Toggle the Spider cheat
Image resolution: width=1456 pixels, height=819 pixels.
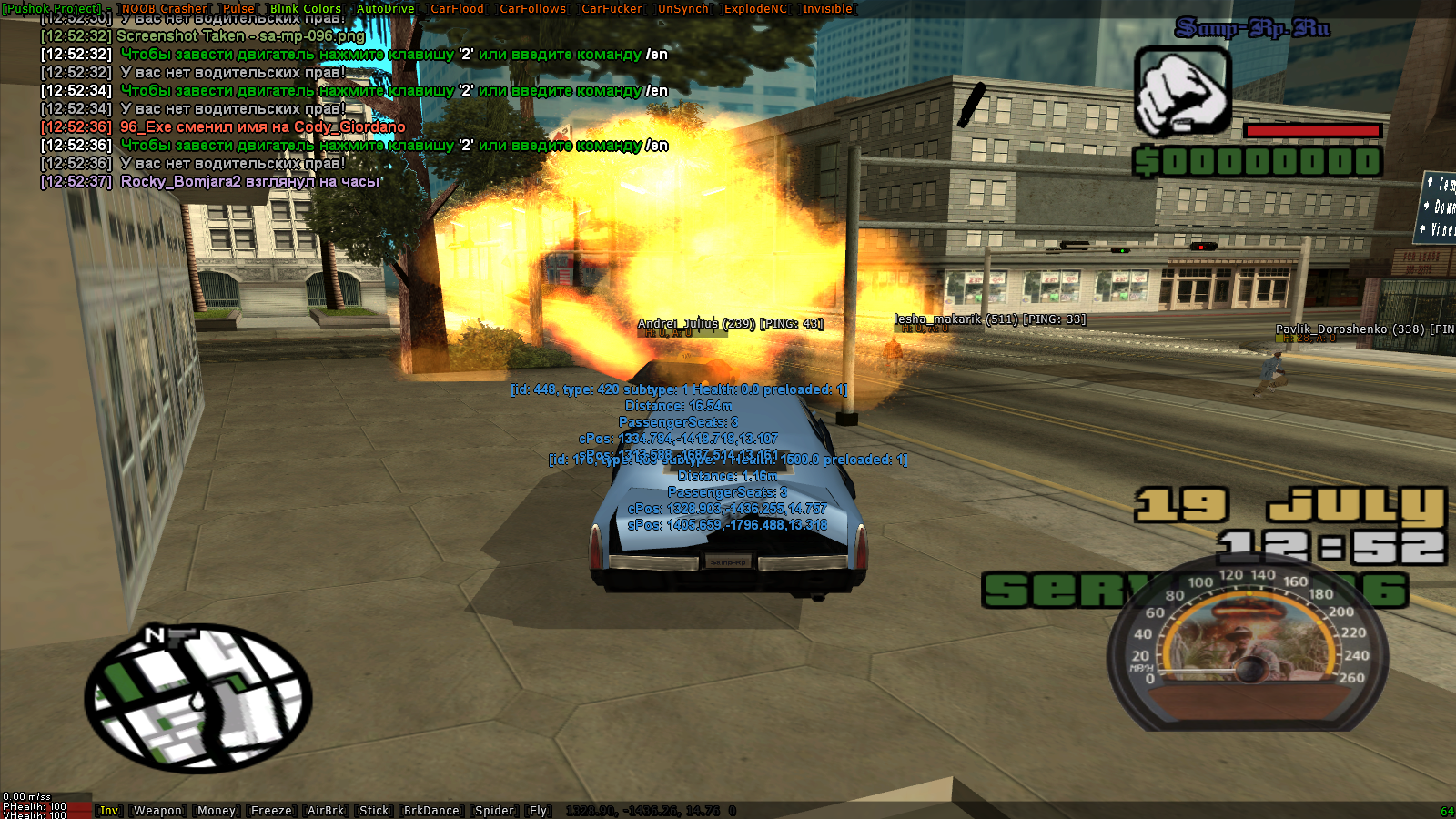[494, 811]
